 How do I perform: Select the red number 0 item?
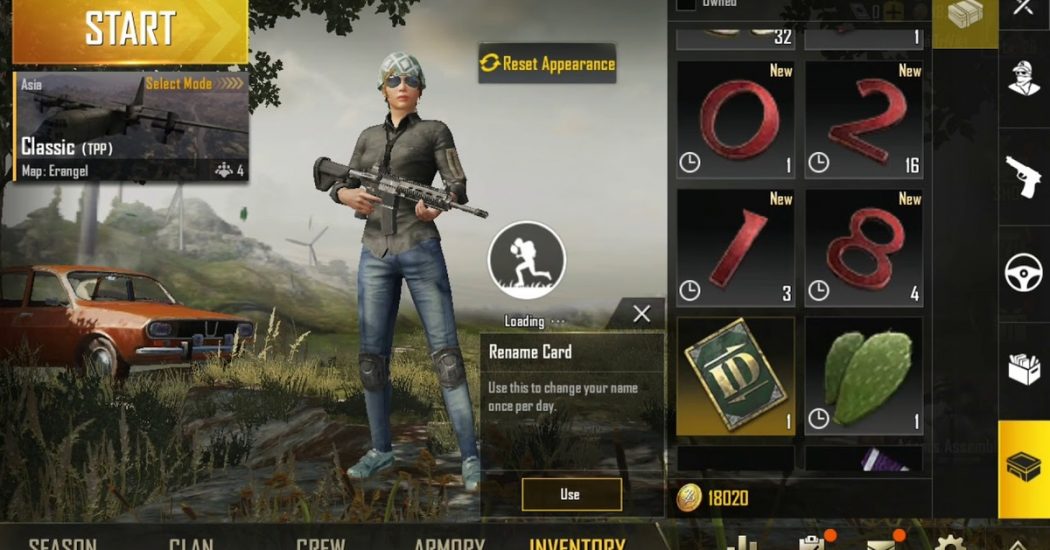(x=736, y=119)
